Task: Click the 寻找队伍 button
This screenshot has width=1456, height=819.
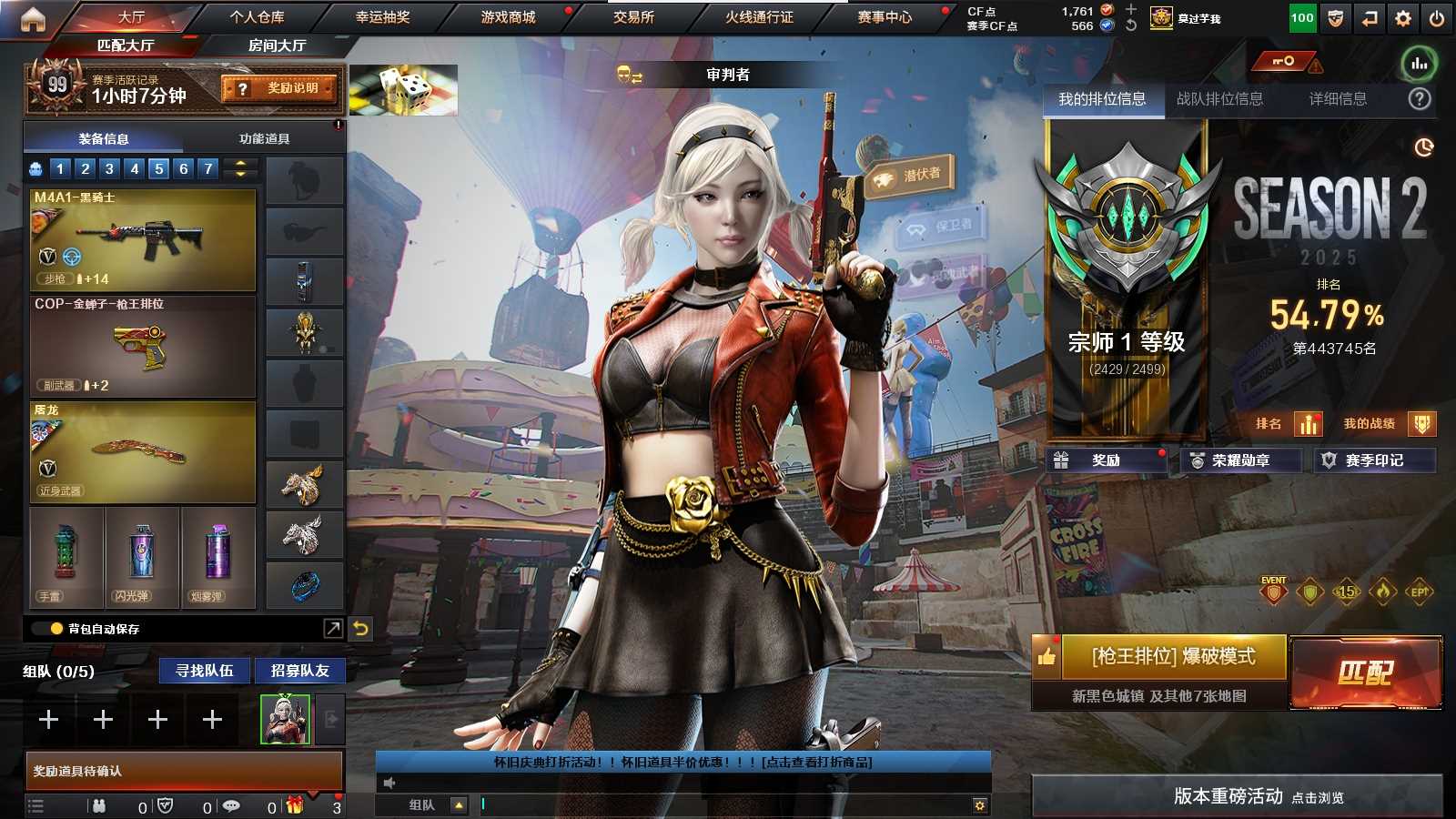Action: [205, 671]
